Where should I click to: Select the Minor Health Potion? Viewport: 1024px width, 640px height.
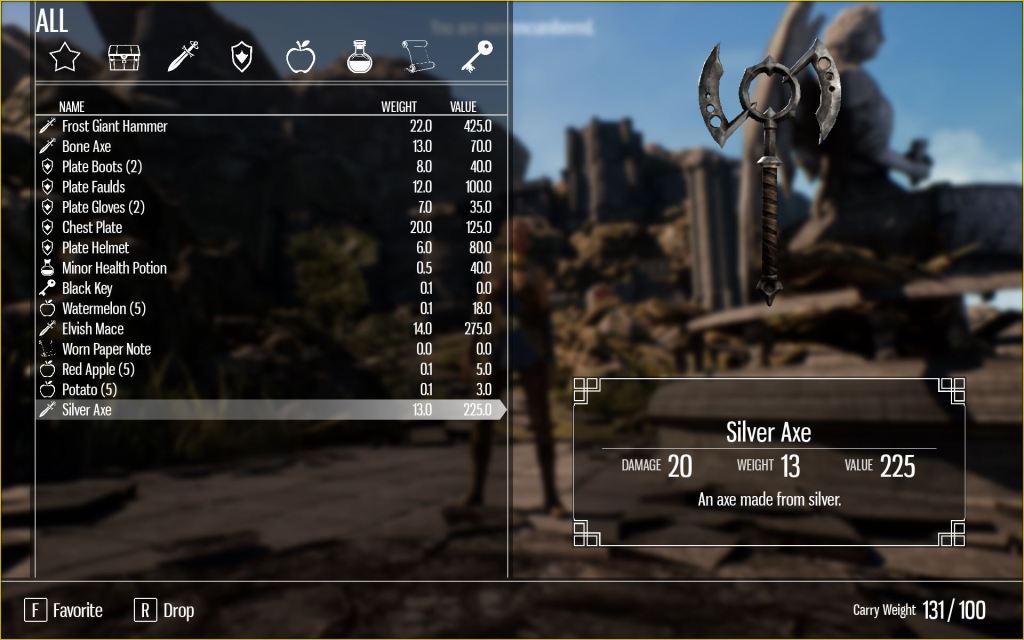[x=114, y=268]
